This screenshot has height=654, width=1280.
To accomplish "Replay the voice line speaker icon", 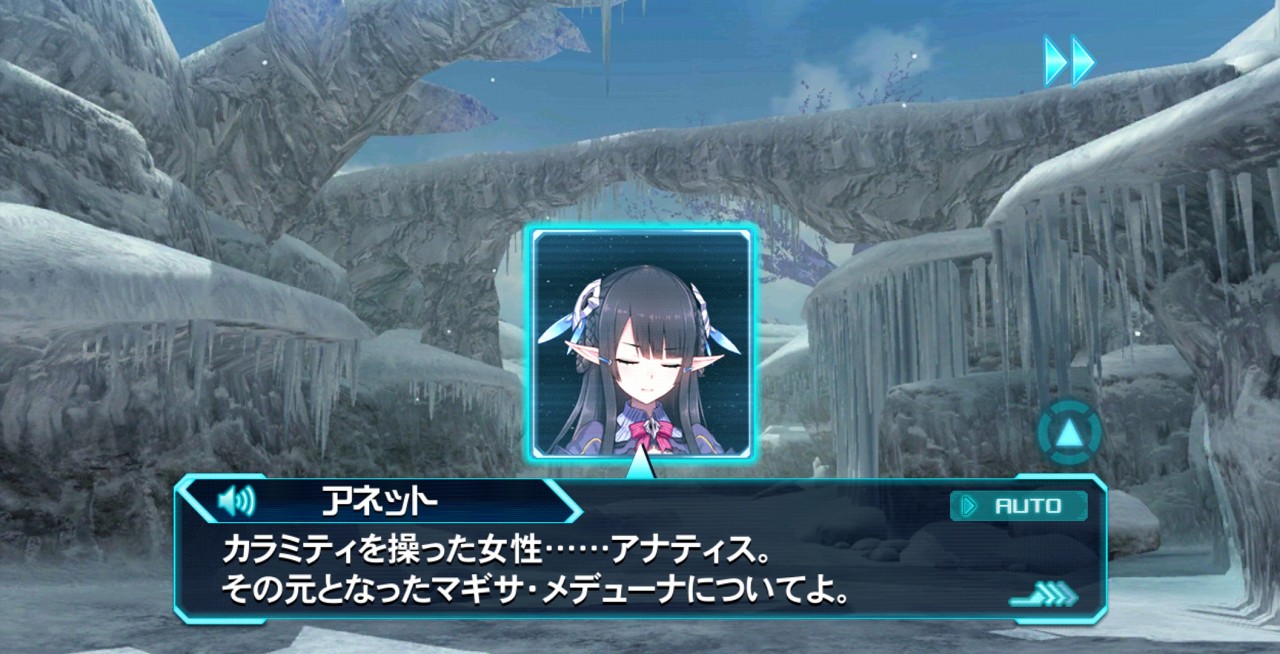I will pyautogui.click(x=236, y=501).
